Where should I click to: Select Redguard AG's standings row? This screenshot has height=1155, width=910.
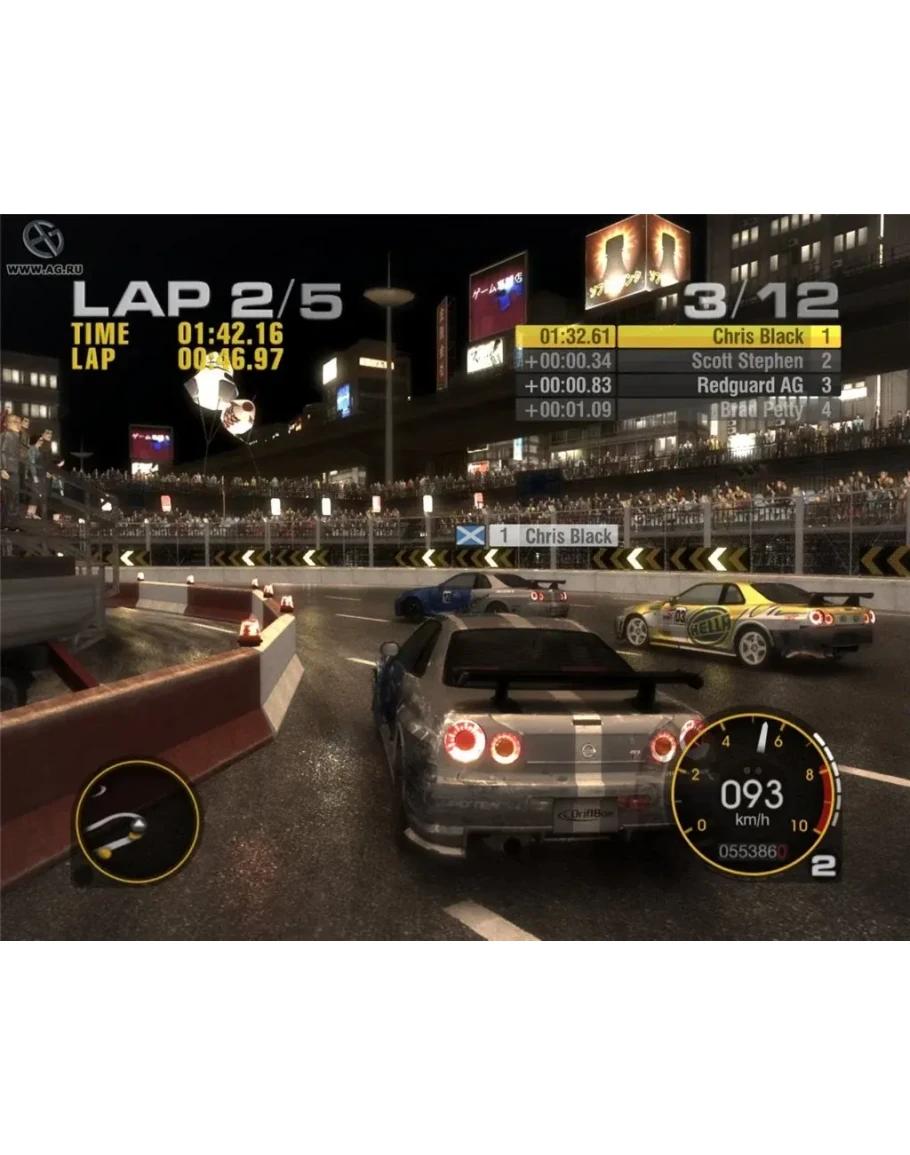678,385
